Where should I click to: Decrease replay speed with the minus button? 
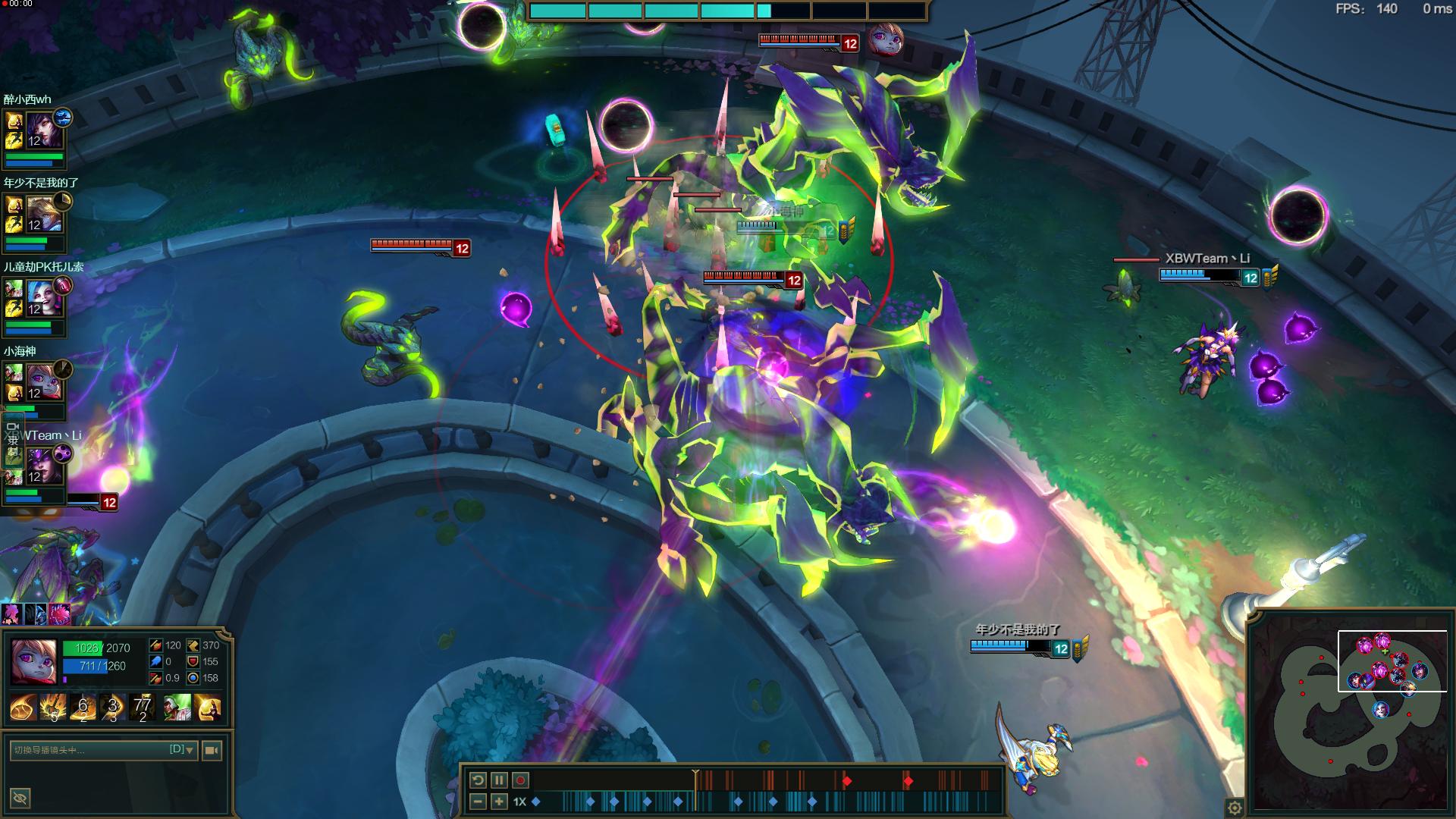[x=478, y=802]
